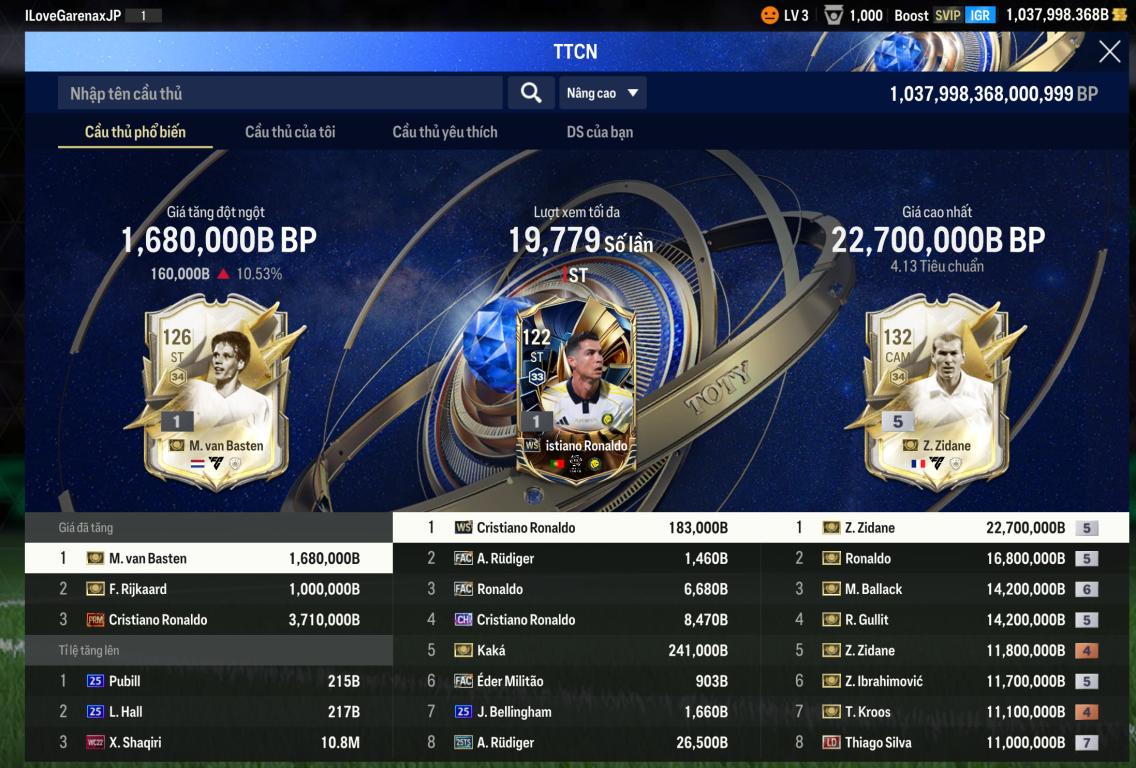
Task: Select the M. van Basten player card
Action: tap(216, 390)
